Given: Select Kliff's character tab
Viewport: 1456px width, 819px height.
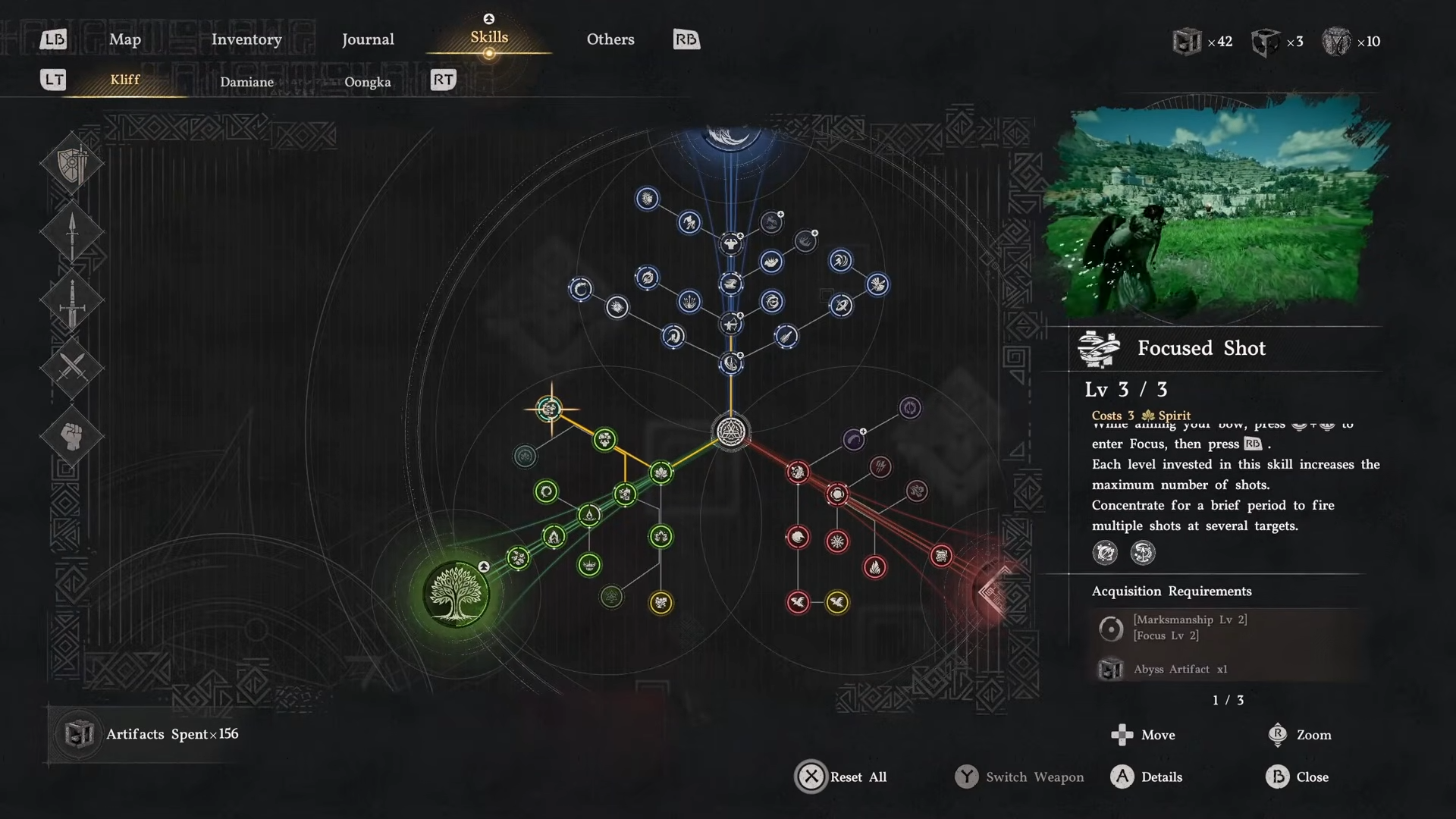Looking at the screenshot, I should point(125,80).
